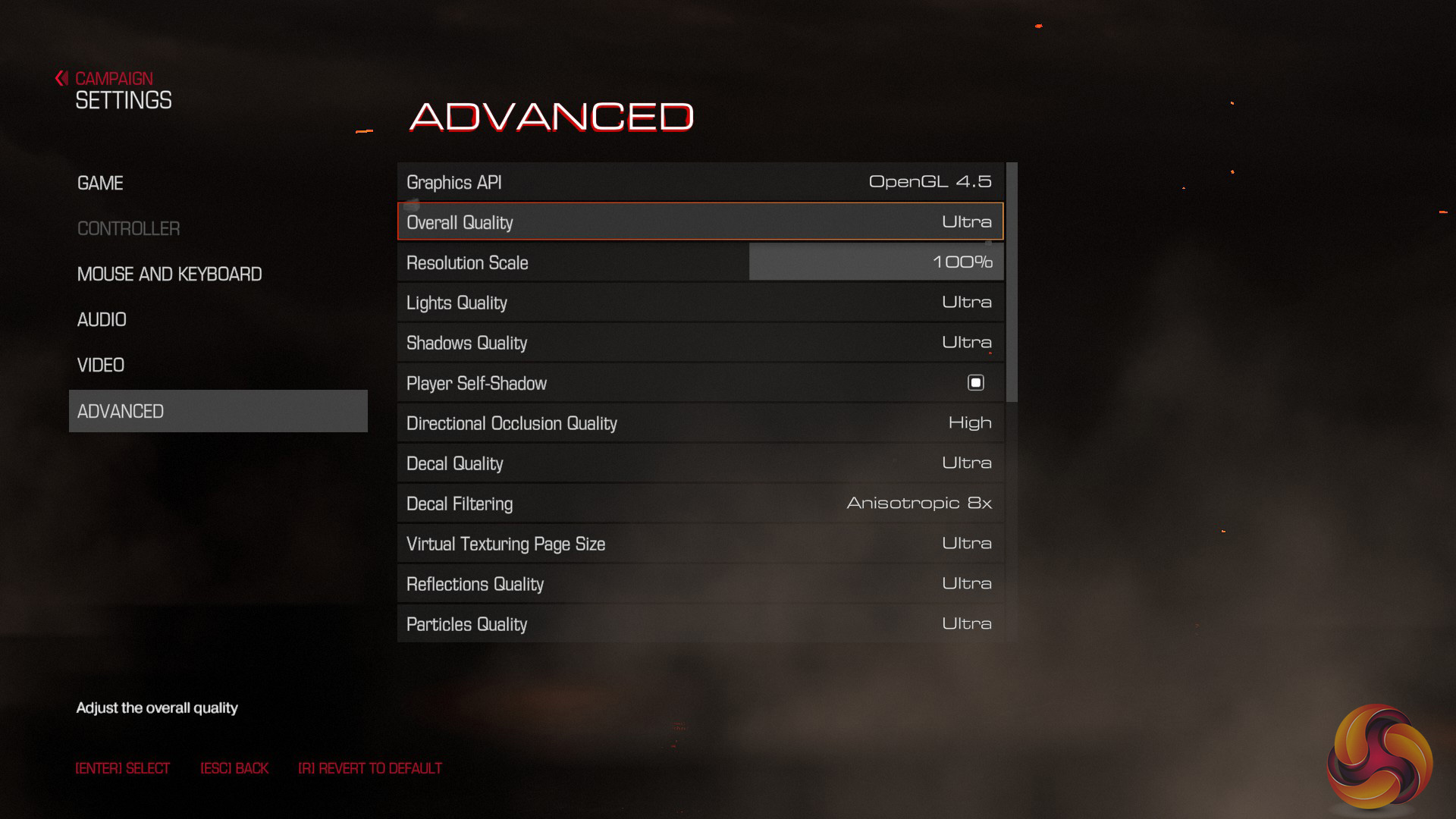Toggle the Player Self-Shadow checkbox
1456x819 pixels.
(975, 383)
